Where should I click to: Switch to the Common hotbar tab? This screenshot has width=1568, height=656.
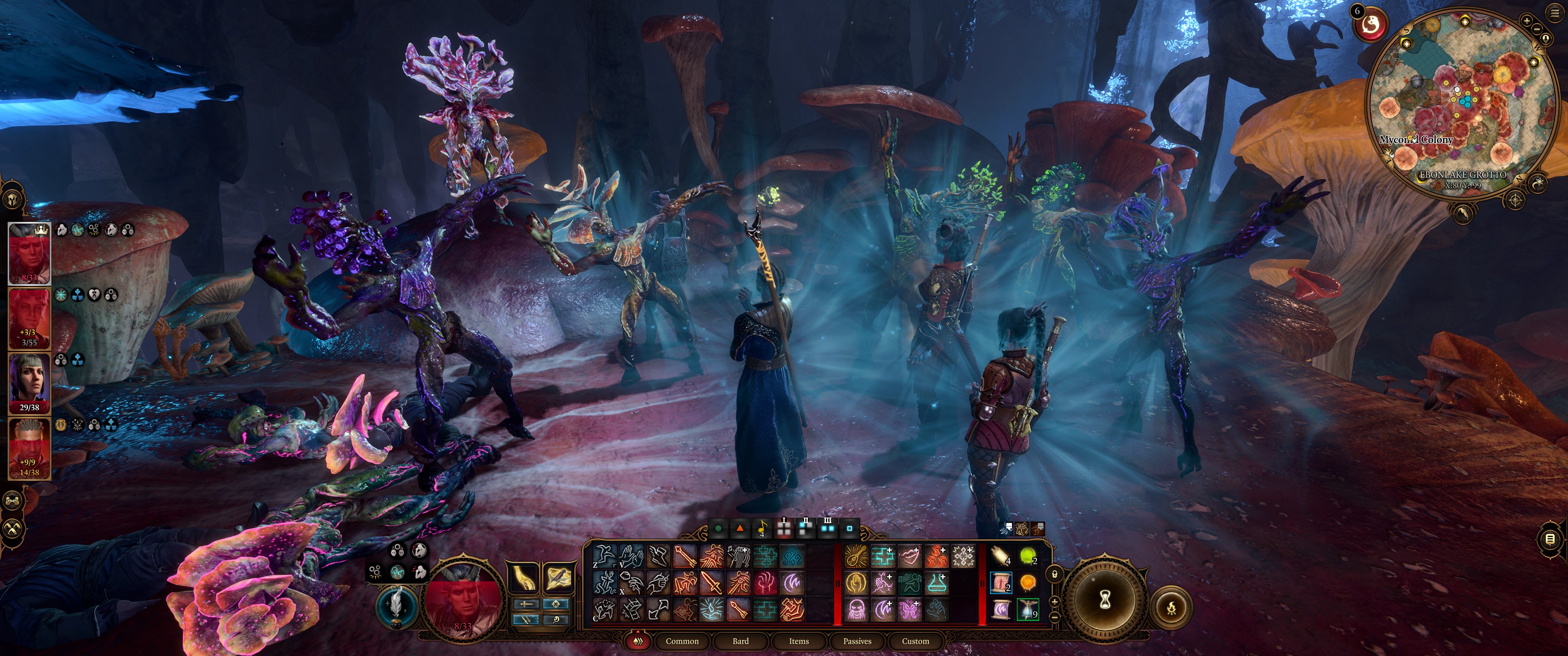(682, 641)
